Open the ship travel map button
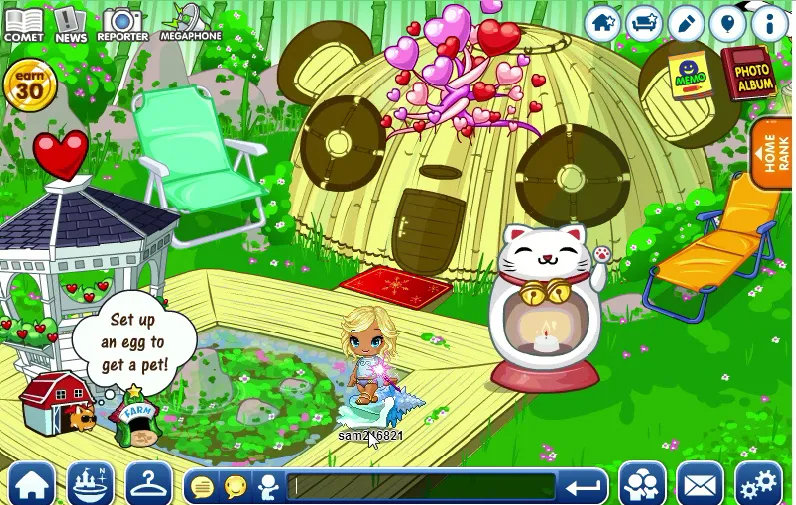This screenshot has width=796, height=505. 90,484
